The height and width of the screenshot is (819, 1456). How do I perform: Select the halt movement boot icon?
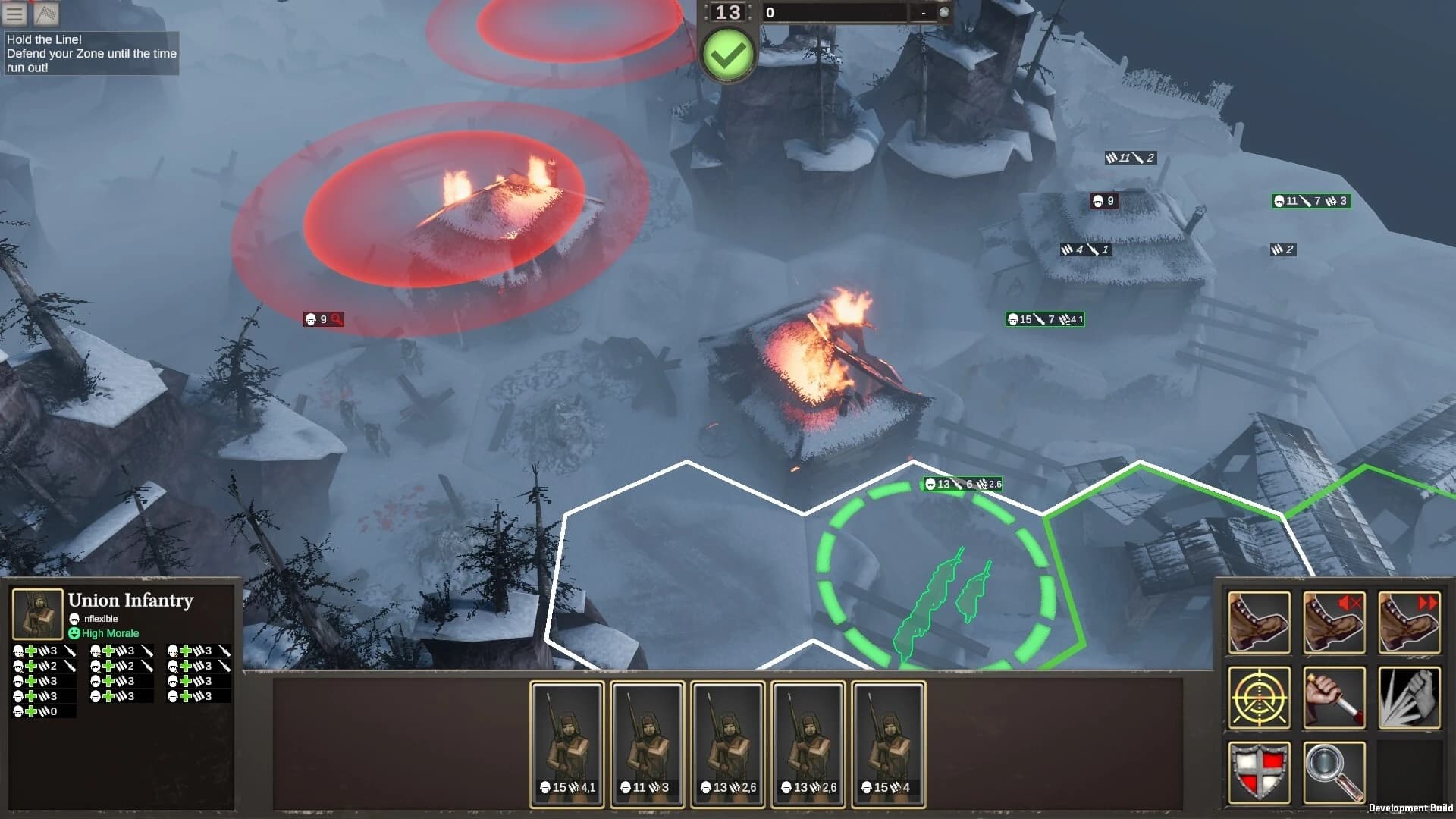pyautogui.click(x=1332, y=622)
